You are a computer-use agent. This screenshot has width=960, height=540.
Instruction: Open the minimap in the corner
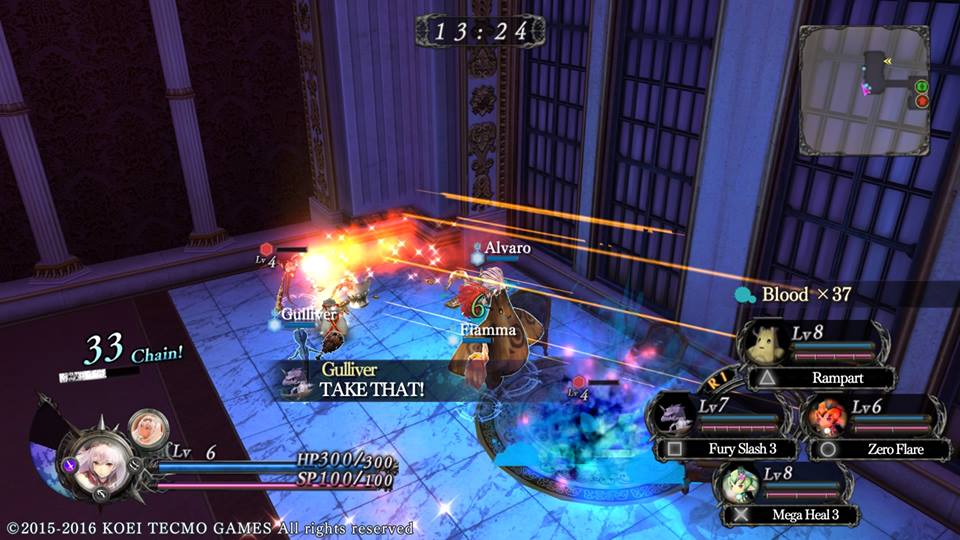pos(866,90)
